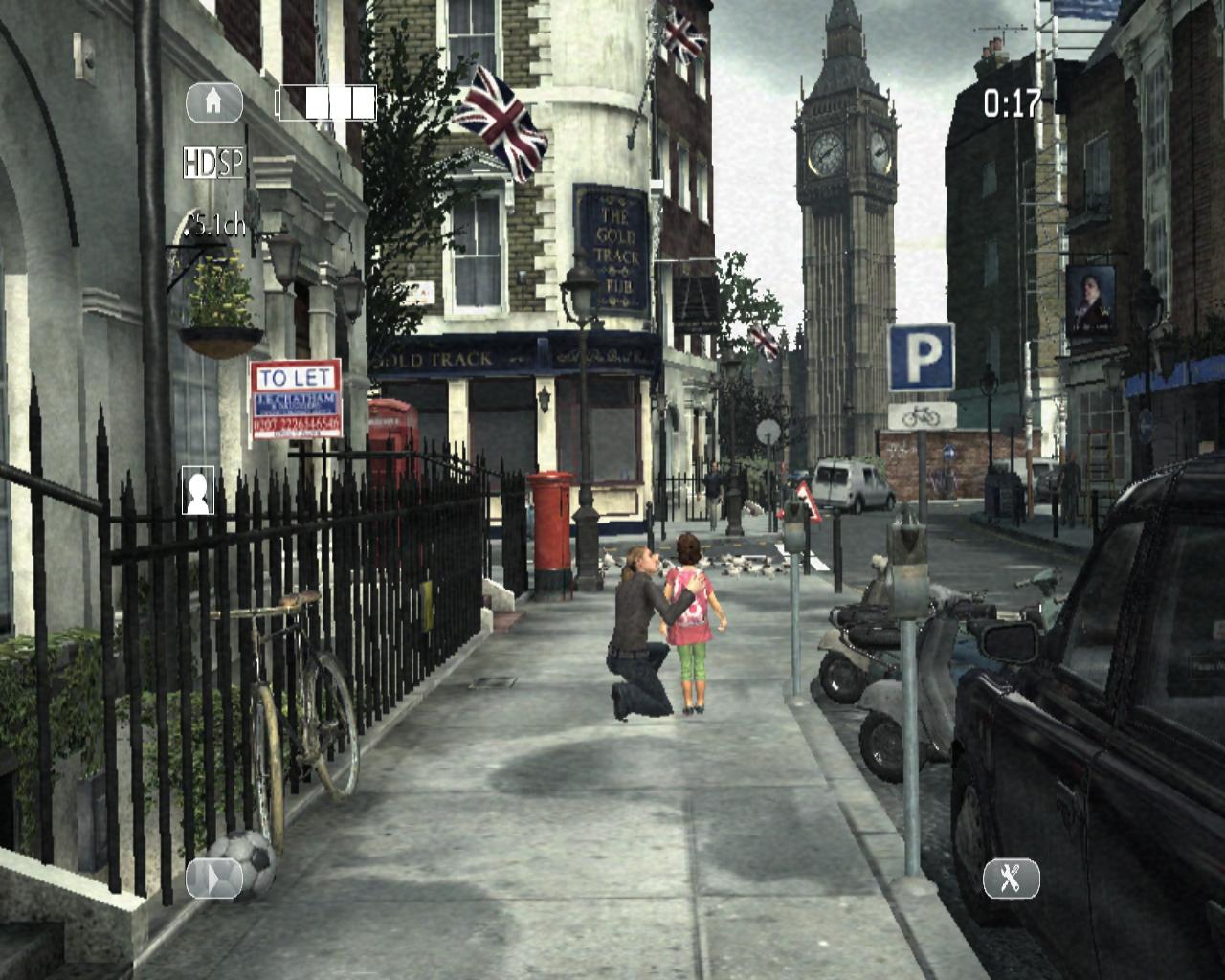The height and width of the screenshot is (980, 1225).
Task: Tap the camcorder home button
Action: point(213,102)
